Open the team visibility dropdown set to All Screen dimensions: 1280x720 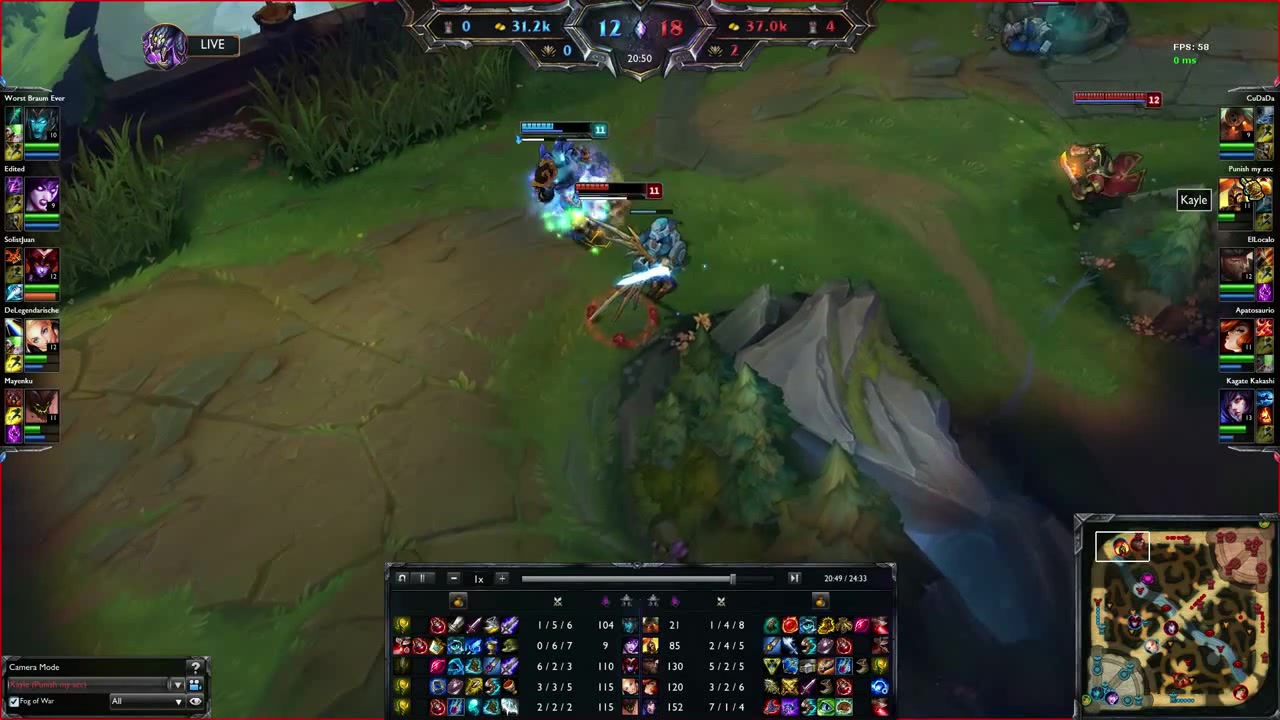[147, 702]
